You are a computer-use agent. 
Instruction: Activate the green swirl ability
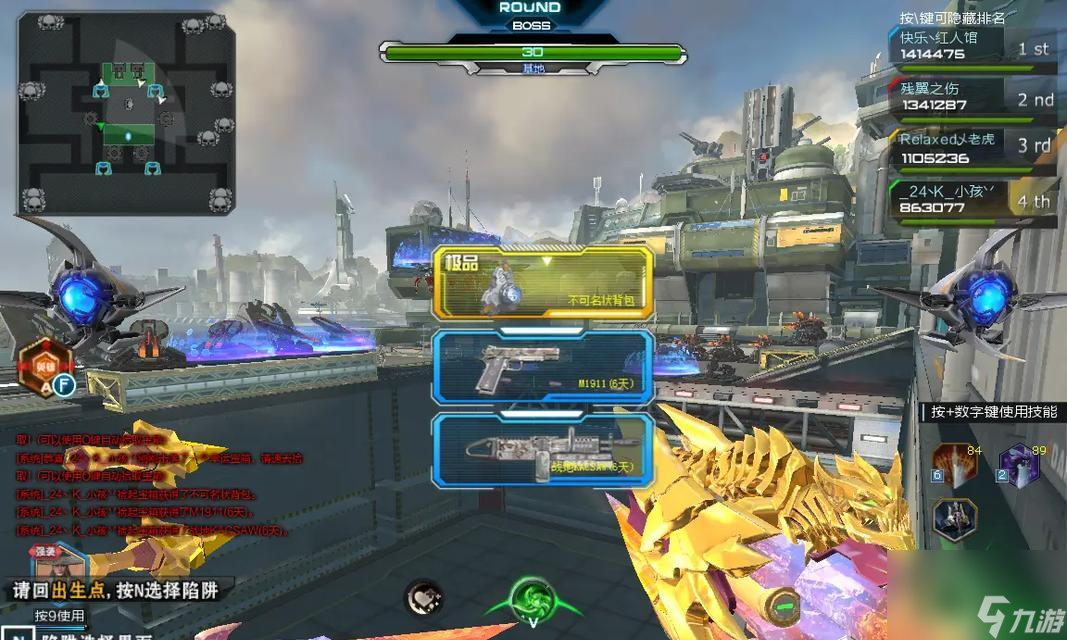click(x=531, y=600)
